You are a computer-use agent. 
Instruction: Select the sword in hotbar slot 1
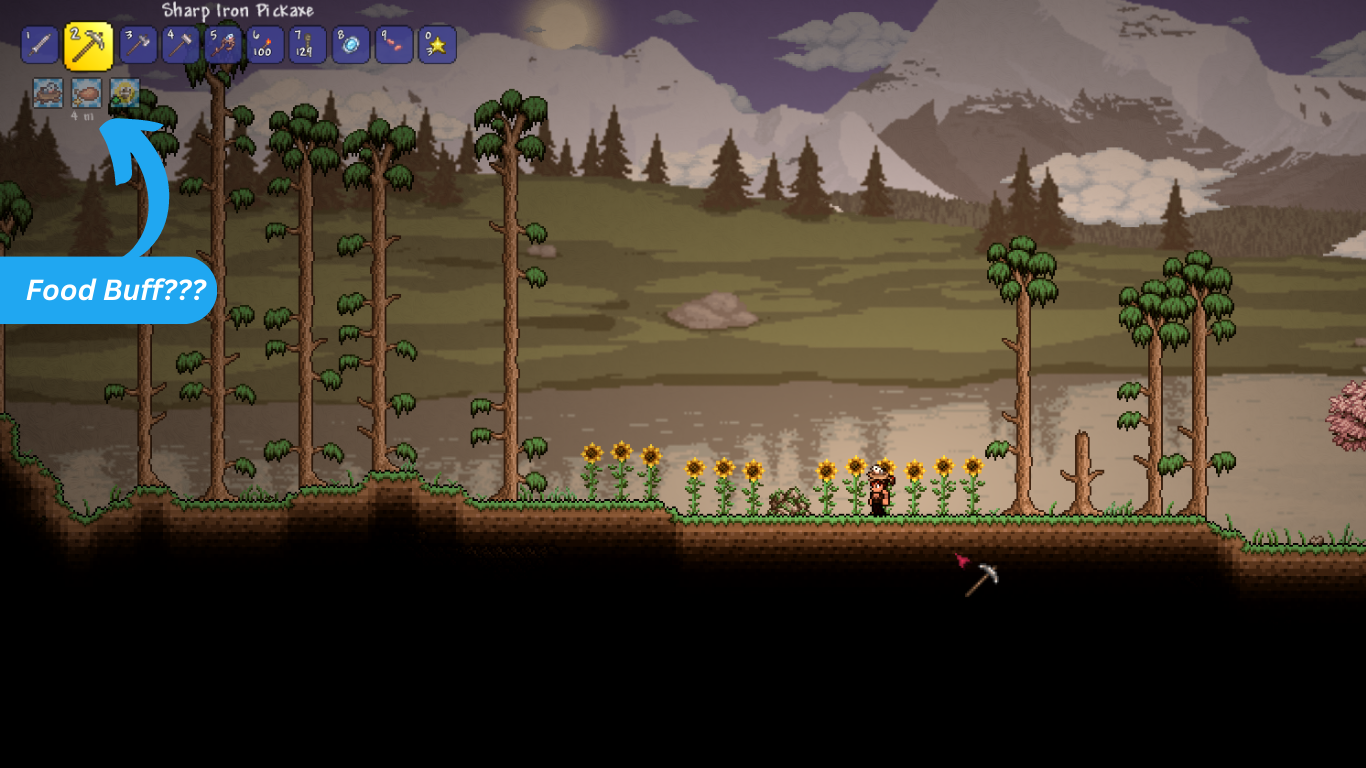(x=39, y=45)
